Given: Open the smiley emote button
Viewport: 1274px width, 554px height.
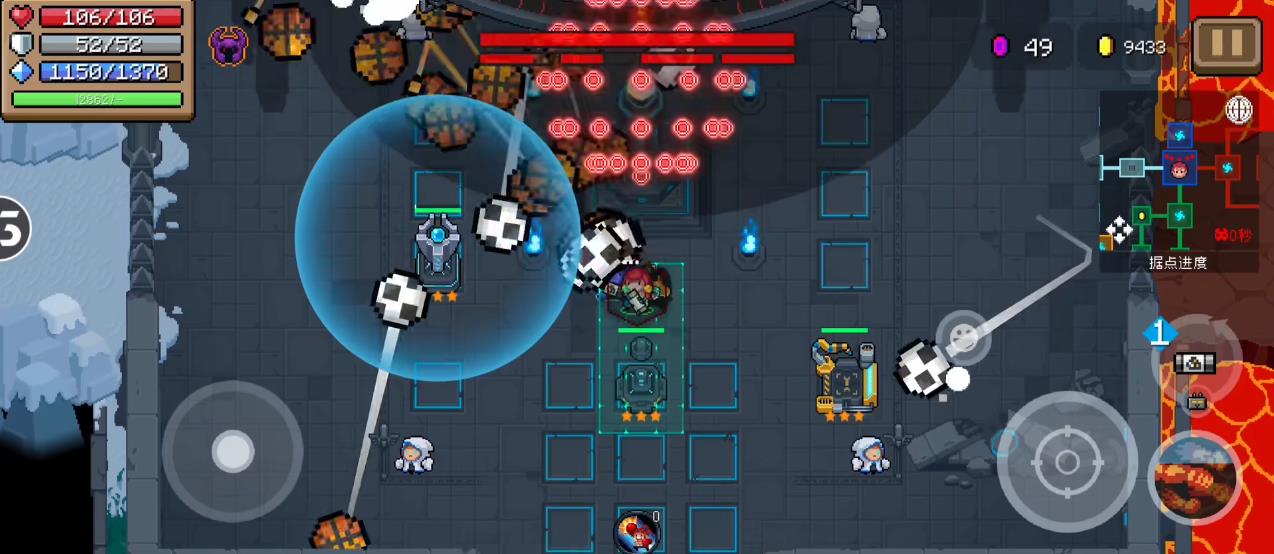Looking at the screenshot, I should [962, 337].
